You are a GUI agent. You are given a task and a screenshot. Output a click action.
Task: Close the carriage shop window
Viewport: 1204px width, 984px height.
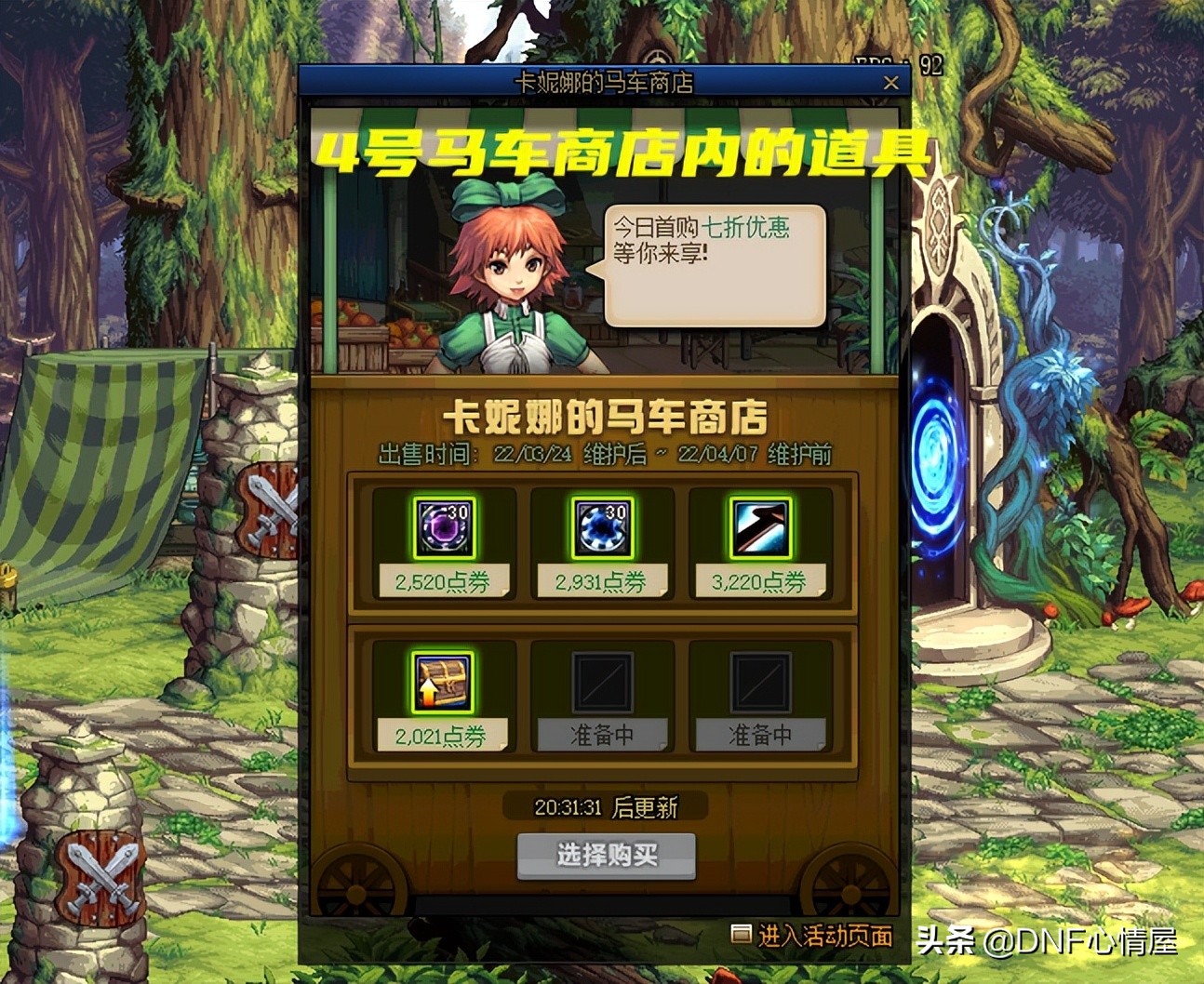pos(890,82)
